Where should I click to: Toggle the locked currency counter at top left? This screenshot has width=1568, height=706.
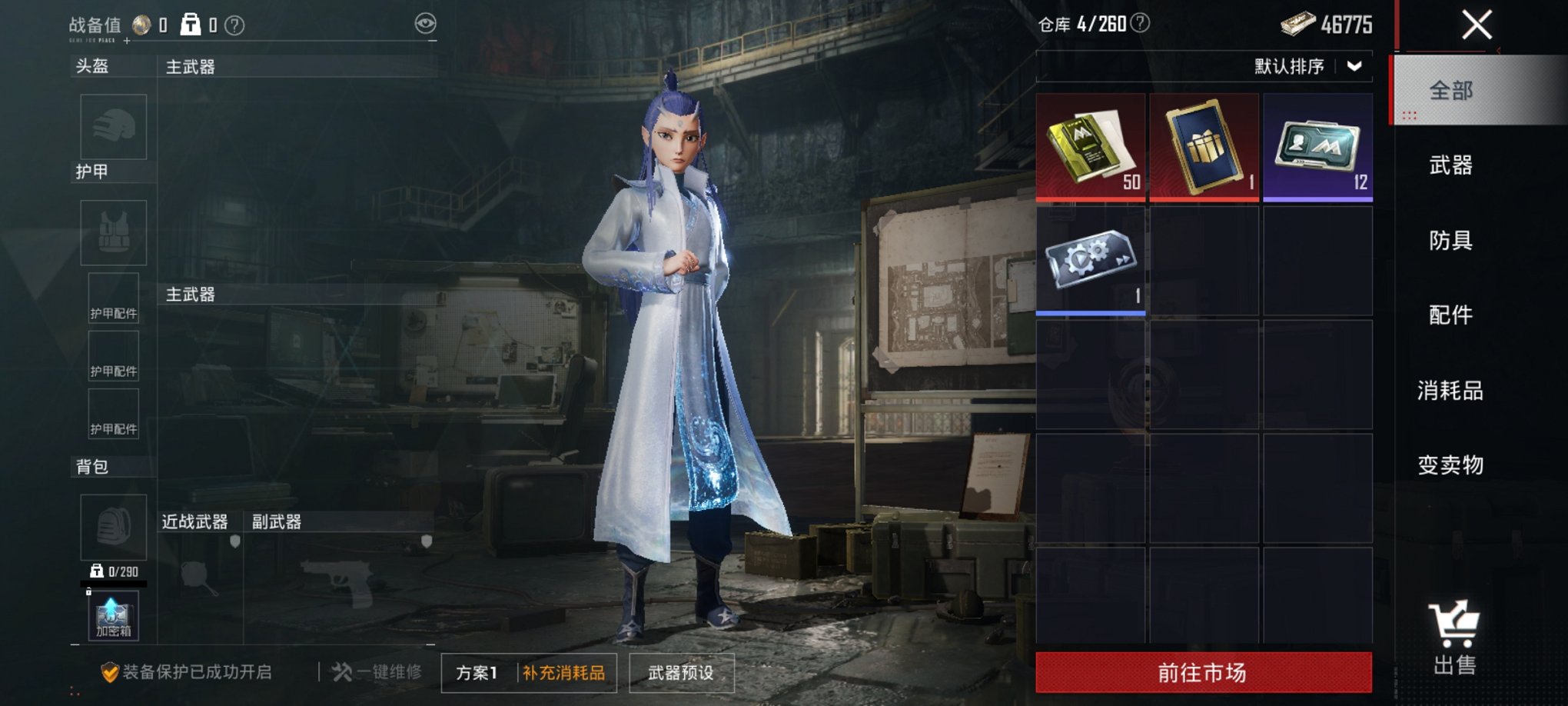(191, 23)
